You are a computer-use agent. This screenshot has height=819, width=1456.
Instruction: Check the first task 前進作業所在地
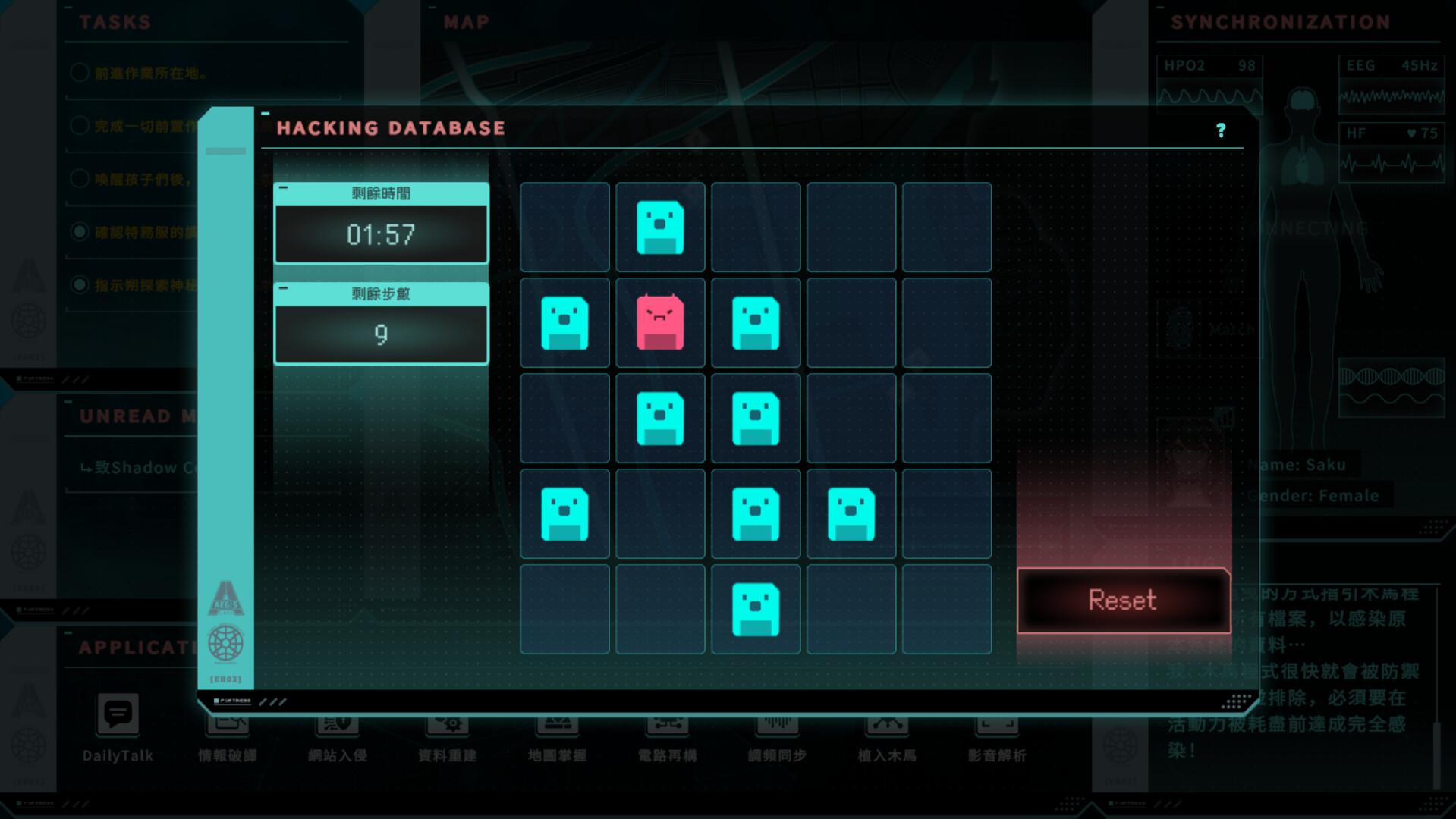(x=80, y=72)
